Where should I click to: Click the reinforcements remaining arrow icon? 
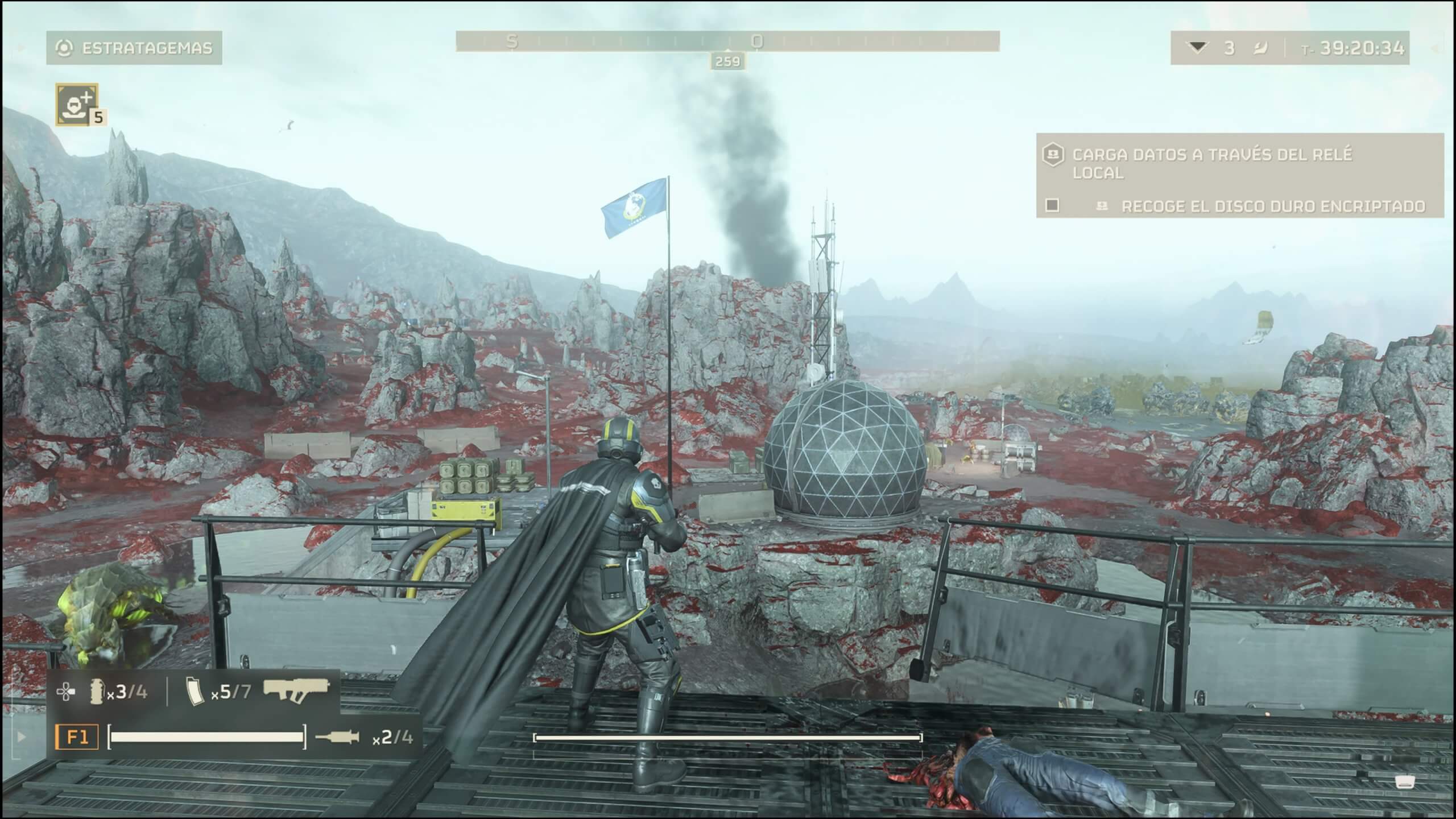coord(1198,48)
